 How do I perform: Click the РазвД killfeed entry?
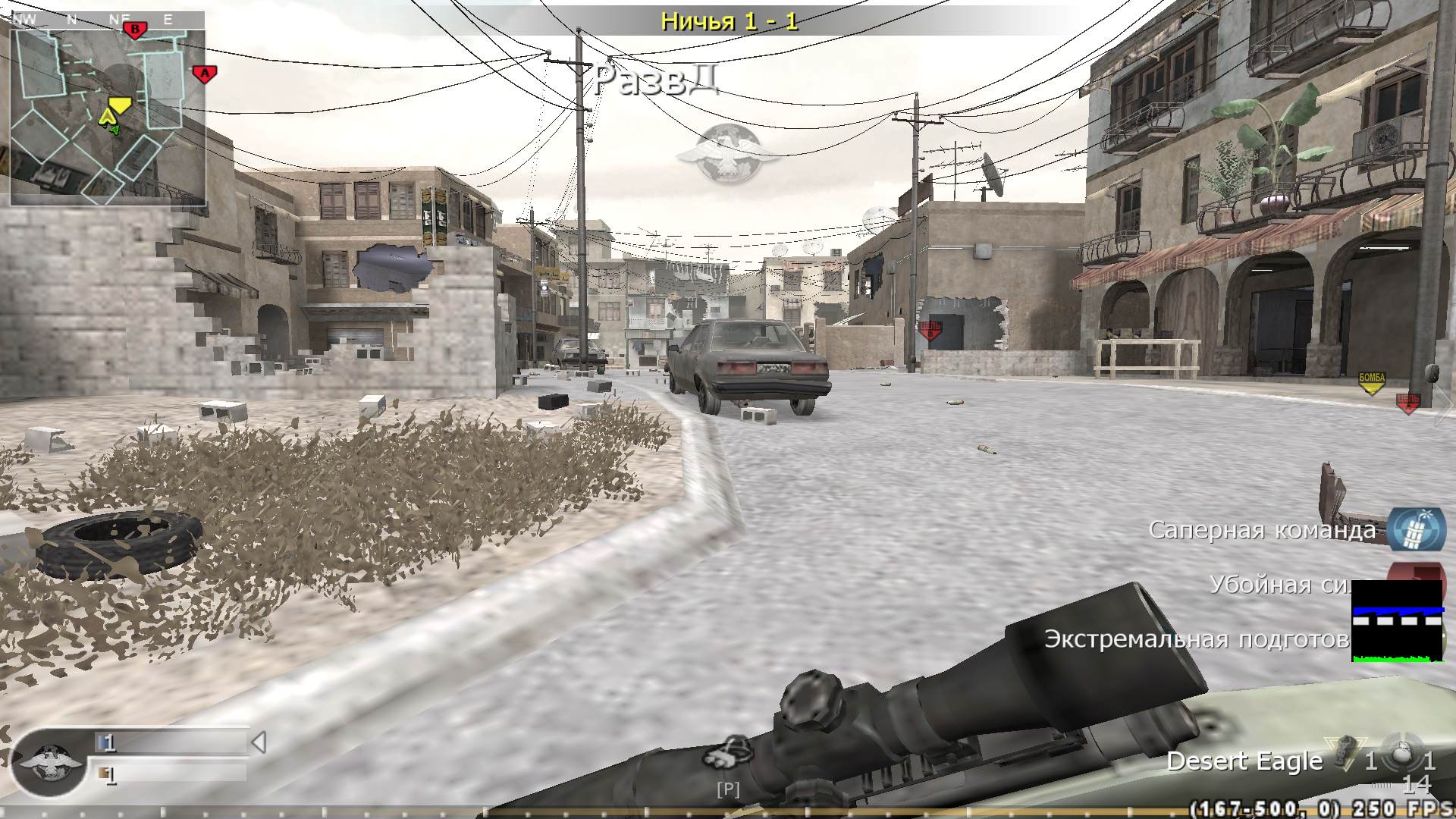pyautogui.click(x=657, y=78)
